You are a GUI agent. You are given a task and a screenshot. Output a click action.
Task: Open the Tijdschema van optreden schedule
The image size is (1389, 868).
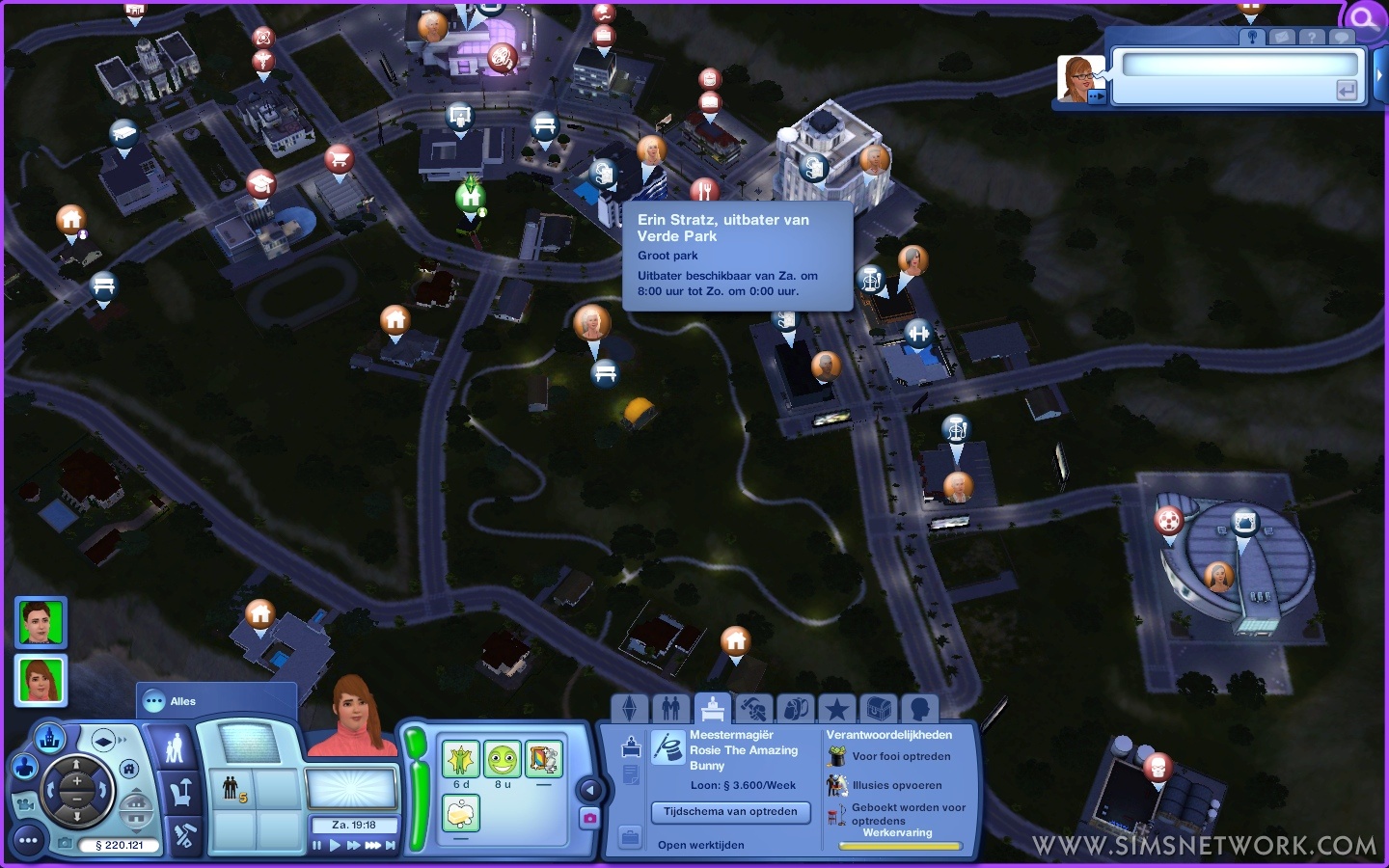[x=730, y=812]
